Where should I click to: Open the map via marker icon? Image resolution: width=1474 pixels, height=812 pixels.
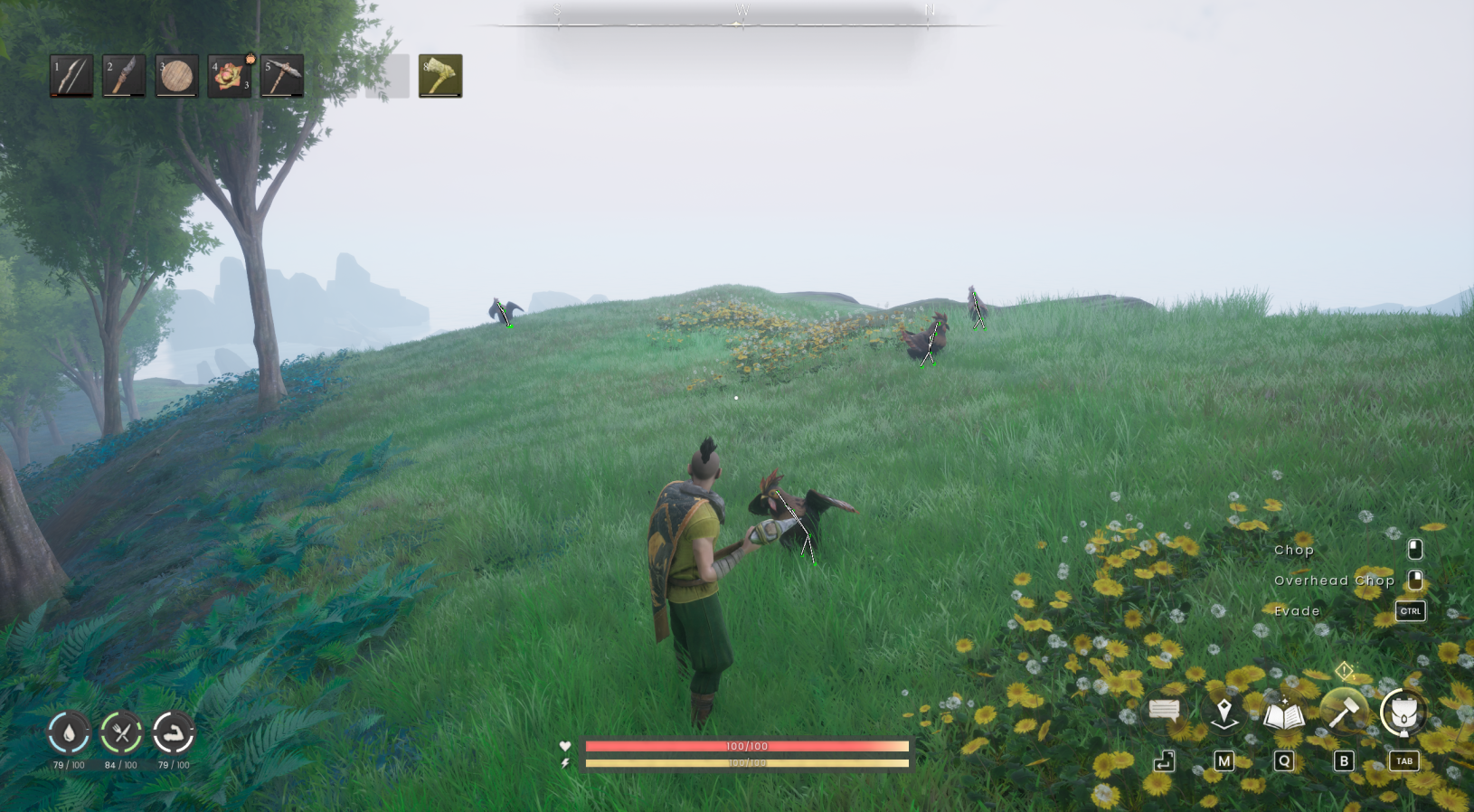[1224, 711]
